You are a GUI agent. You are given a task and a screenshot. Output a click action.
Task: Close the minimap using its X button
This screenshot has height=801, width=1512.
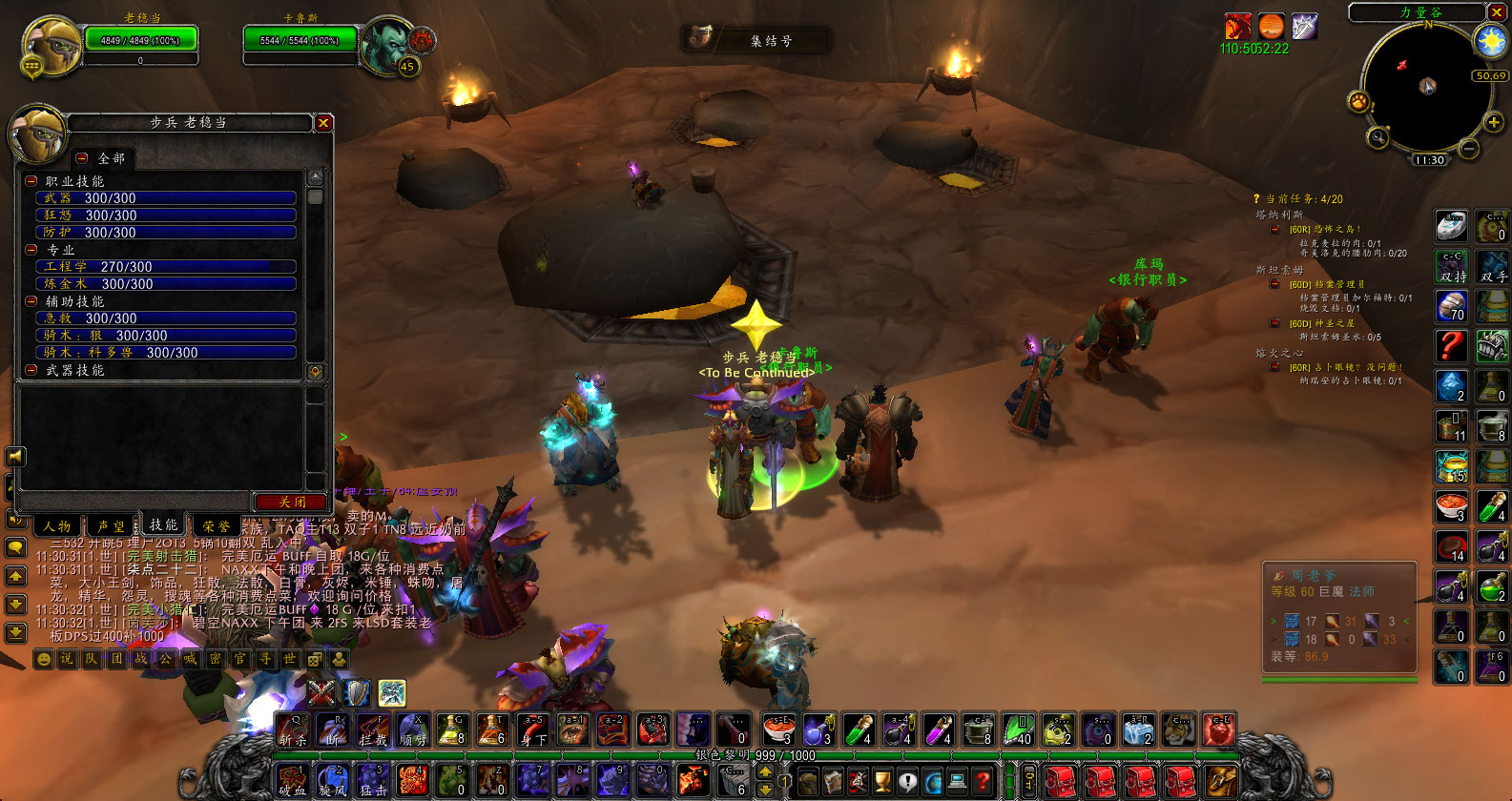tap(1497, 12)
